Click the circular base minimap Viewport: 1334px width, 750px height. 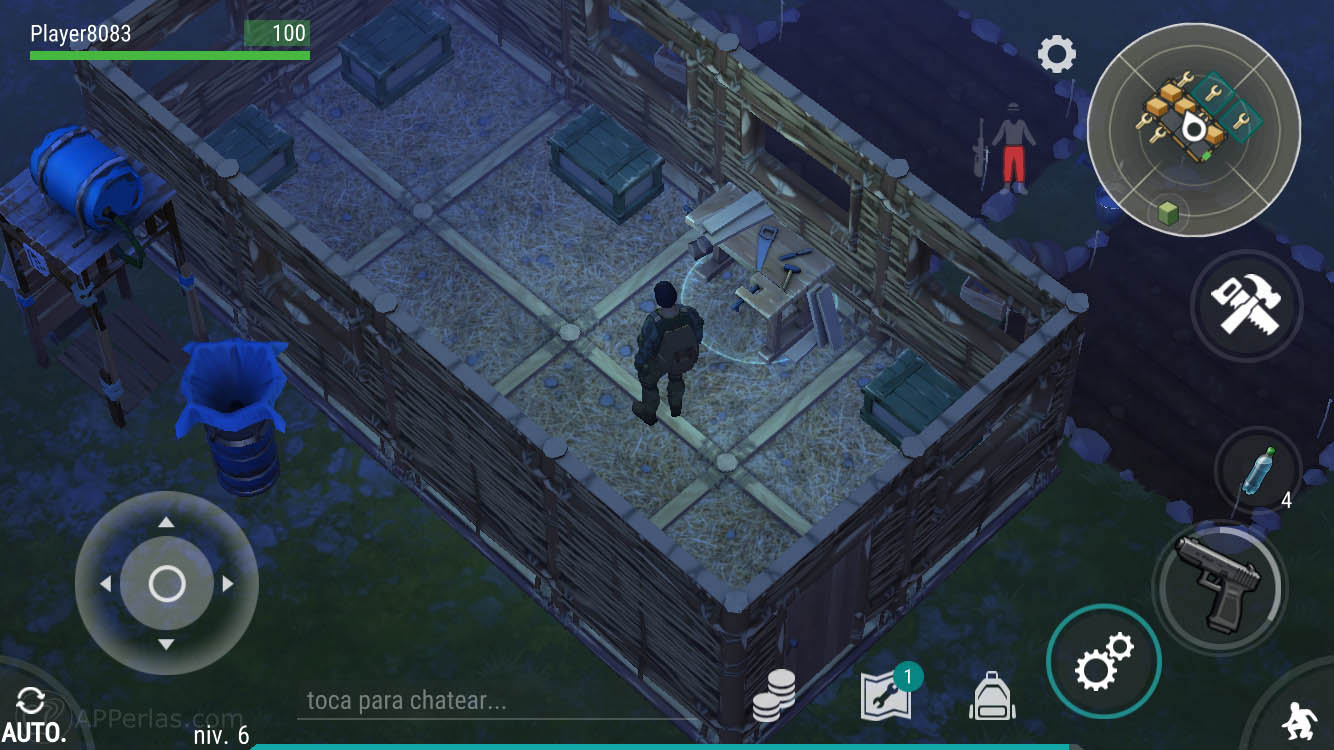click(x=1193, y=130)
